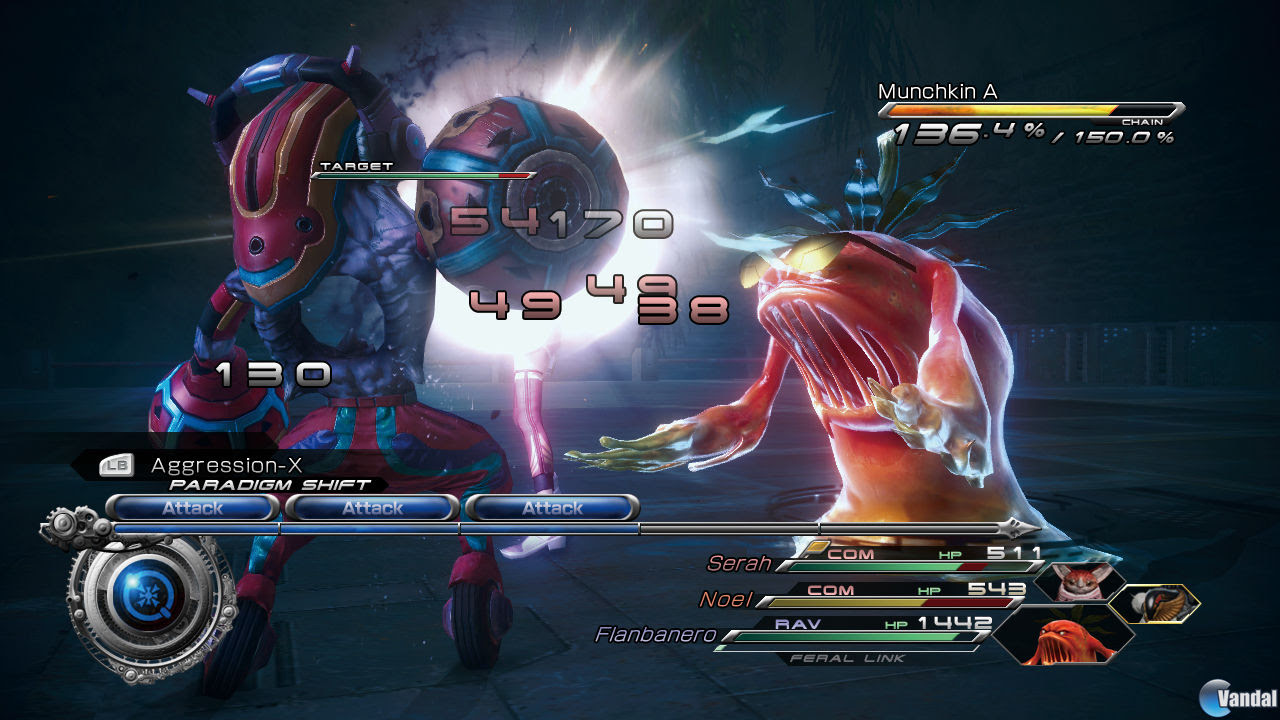The image size is (1280, 720).
Task: Select Noel's name in the party list
Action: pyautogui.click(x=723, y=600)
